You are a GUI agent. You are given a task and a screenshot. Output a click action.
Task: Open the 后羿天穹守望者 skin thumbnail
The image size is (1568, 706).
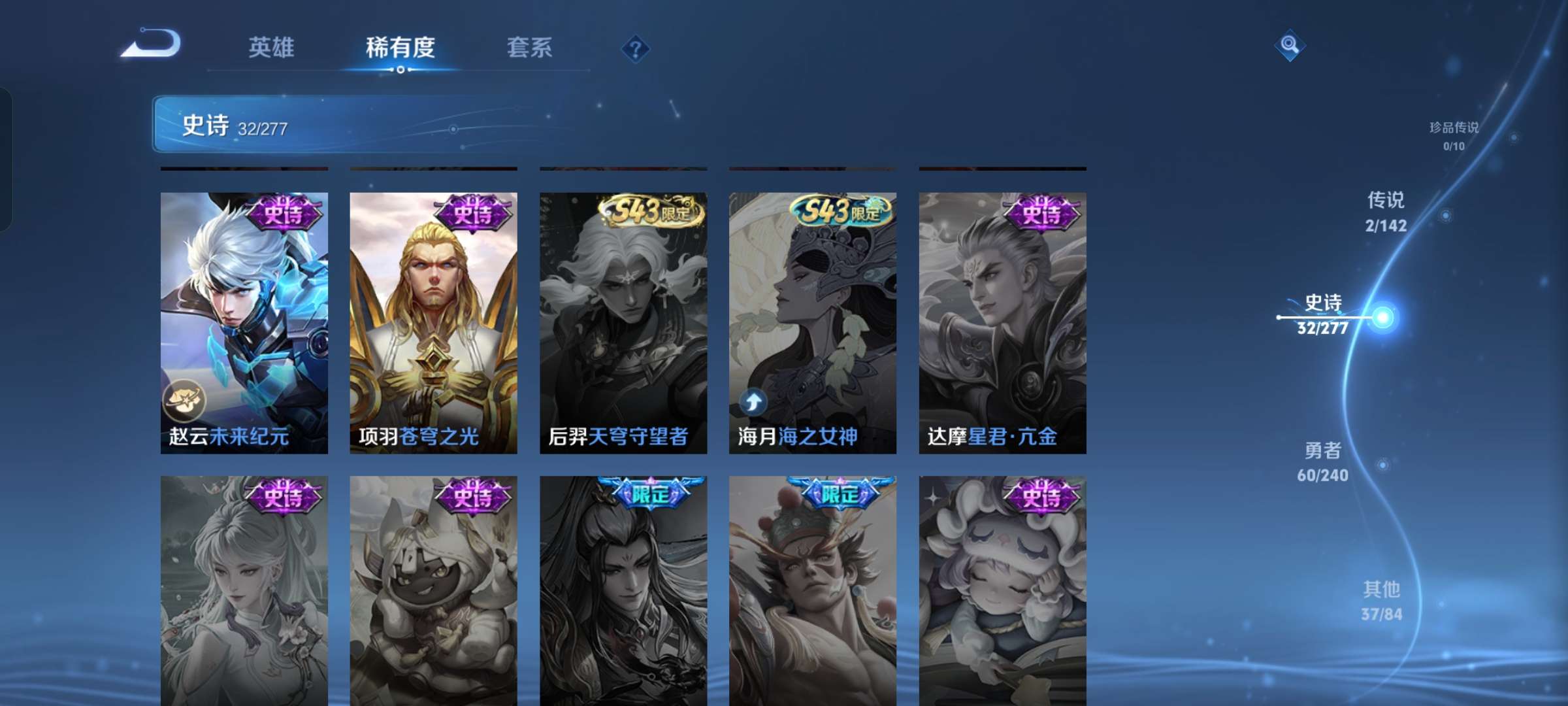pos(622,314)
